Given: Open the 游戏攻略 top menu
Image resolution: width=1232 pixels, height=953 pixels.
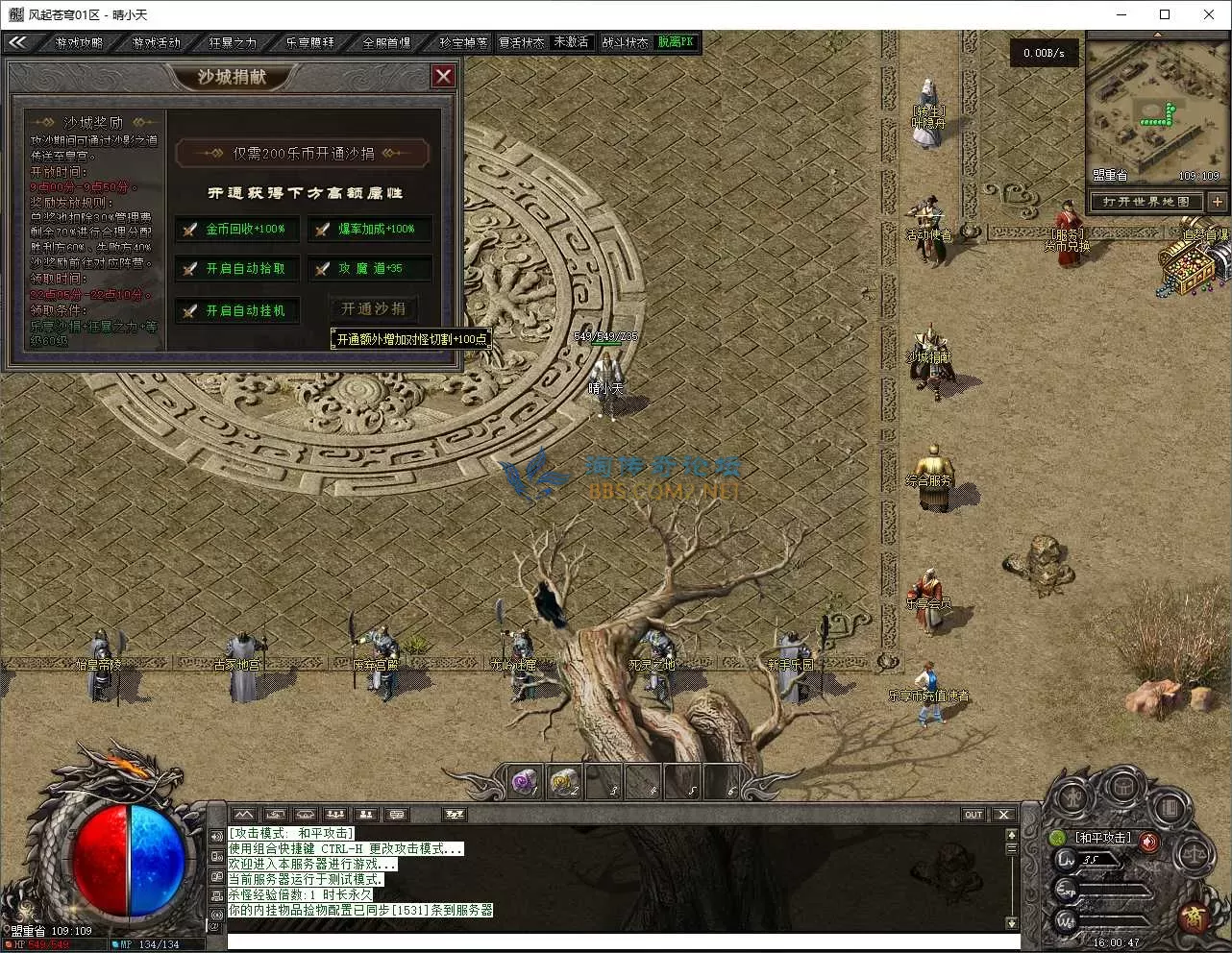Looking at the screenshot, I should pos(79,43).
